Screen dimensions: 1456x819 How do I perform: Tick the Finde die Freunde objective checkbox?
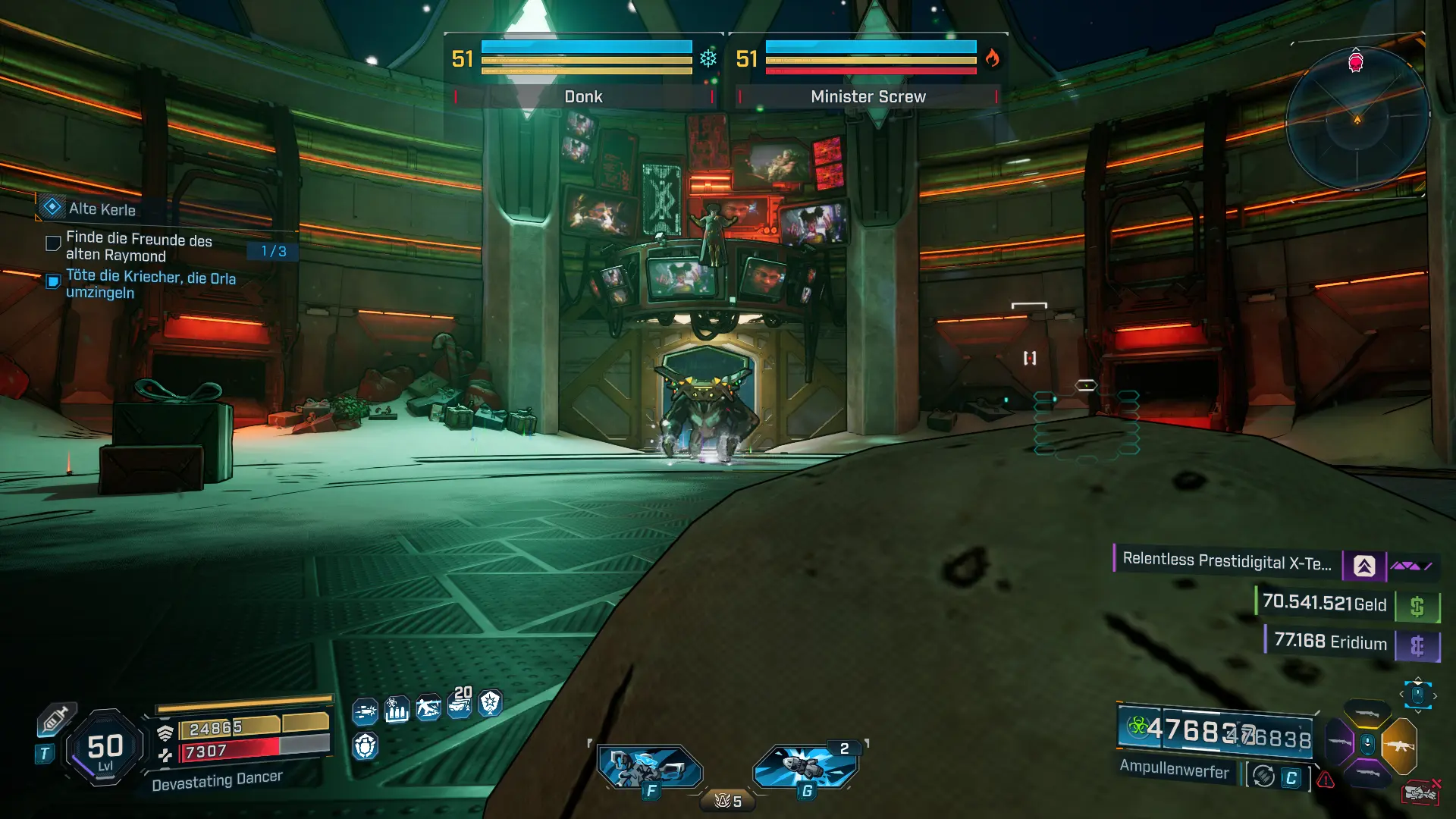tap(53, 243)
